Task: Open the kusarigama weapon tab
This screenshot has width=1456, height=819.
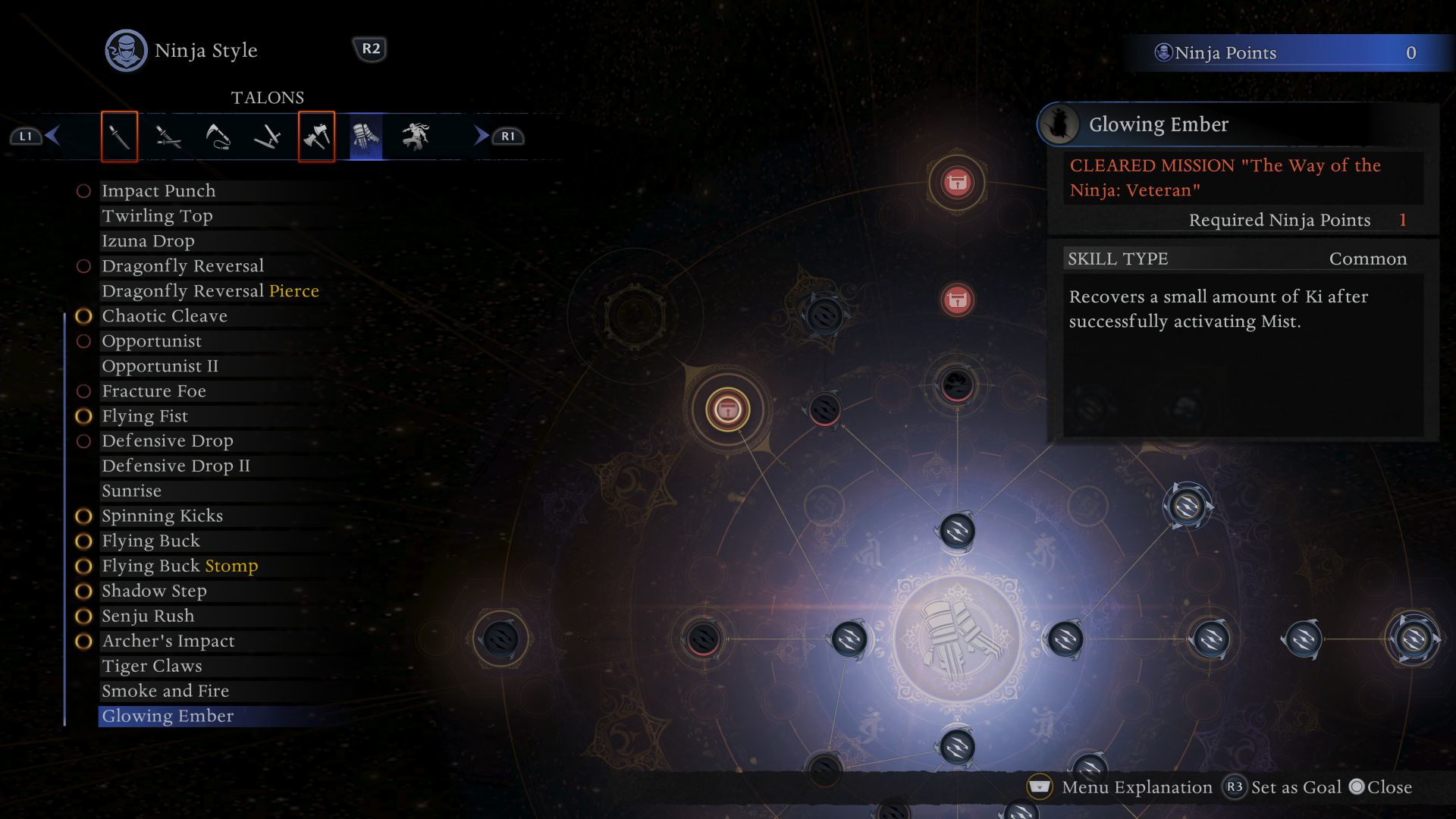Action: coord(218,136)
